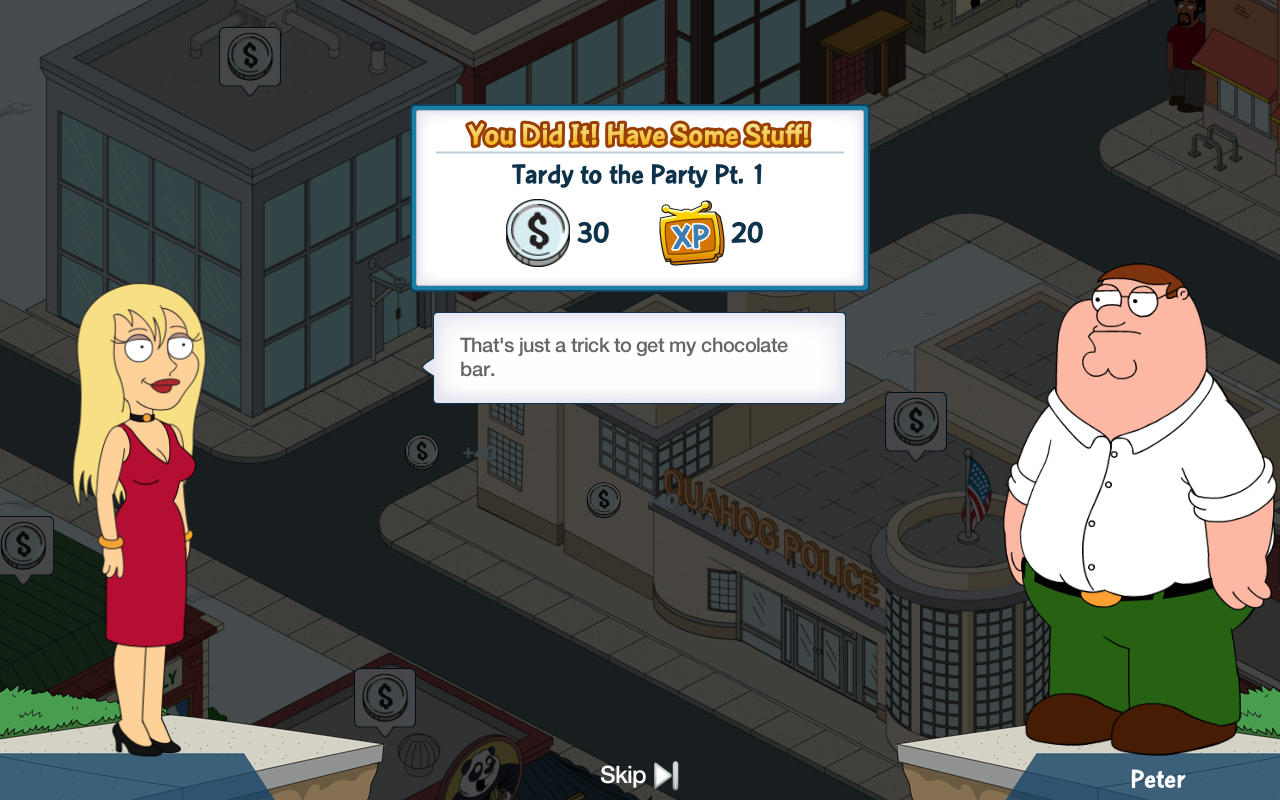Collect the coin bubble above Quahog Police
This screenshot has width=1280, height=800.
[x=915, y=422]
